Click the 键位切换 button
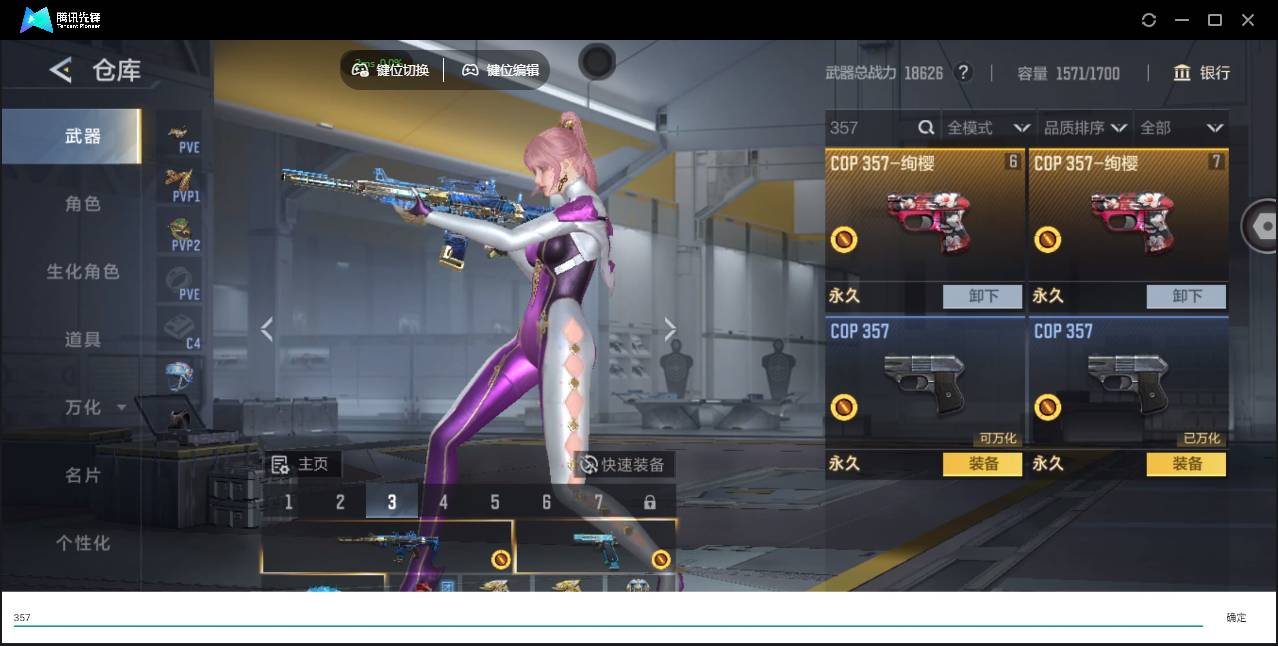The height and width of the screenshot is (646, 1278). (391, 70)
